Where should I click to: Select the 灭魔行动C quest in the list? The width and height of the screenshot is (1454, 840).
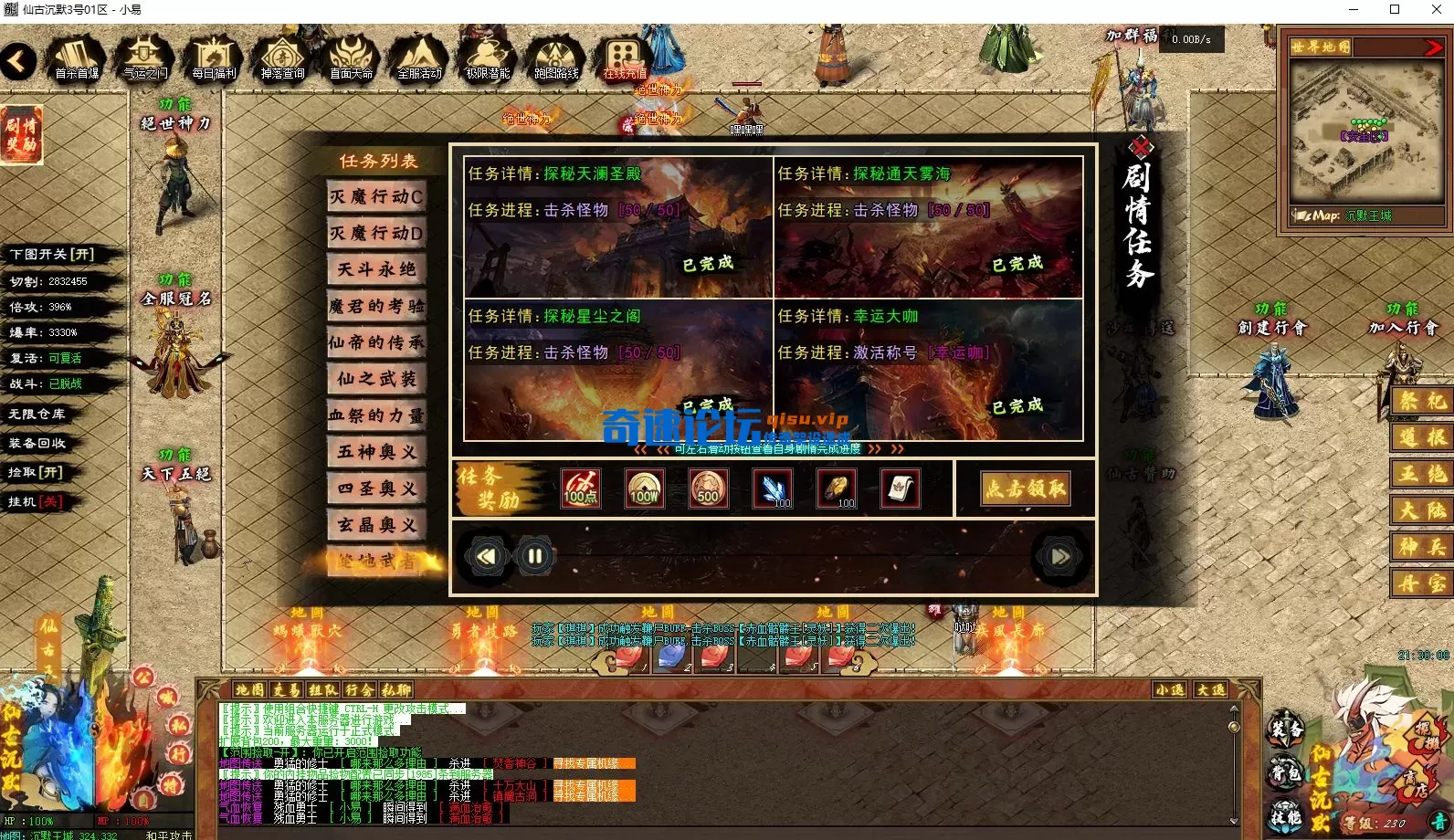pyautogui.click(x=376, y=197)
